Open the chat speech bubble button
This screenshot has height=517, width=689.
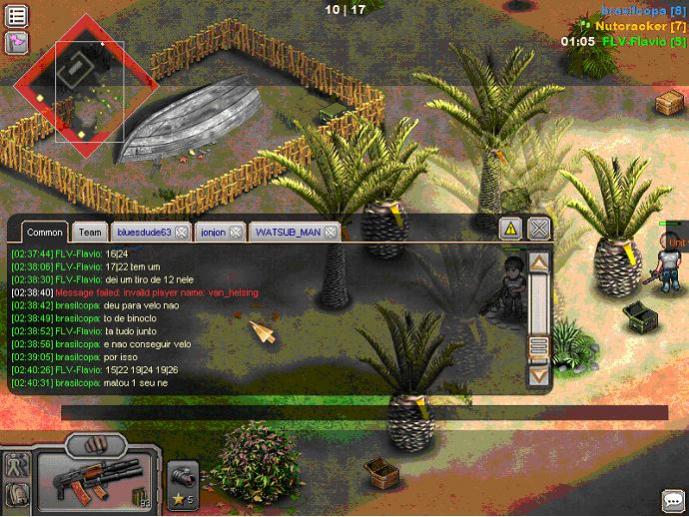point(672,499)
